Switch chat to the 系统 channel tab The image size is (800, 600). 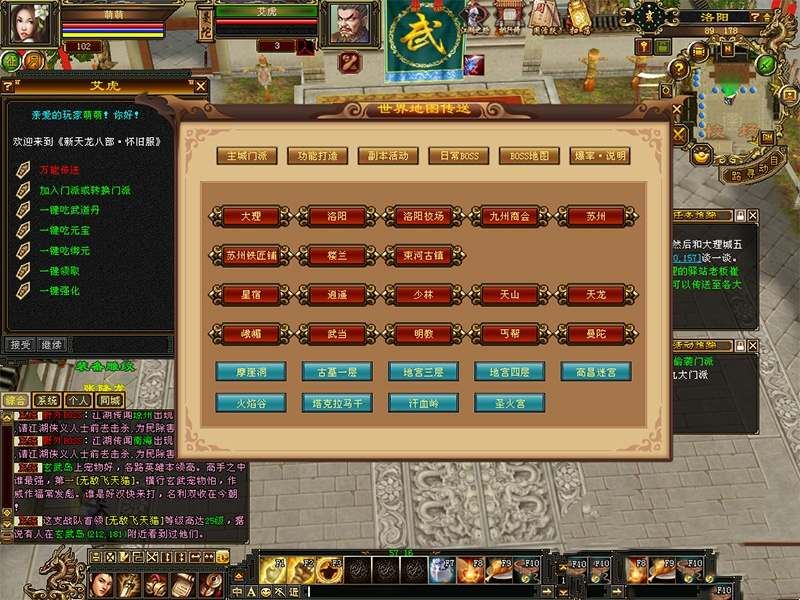46,400
